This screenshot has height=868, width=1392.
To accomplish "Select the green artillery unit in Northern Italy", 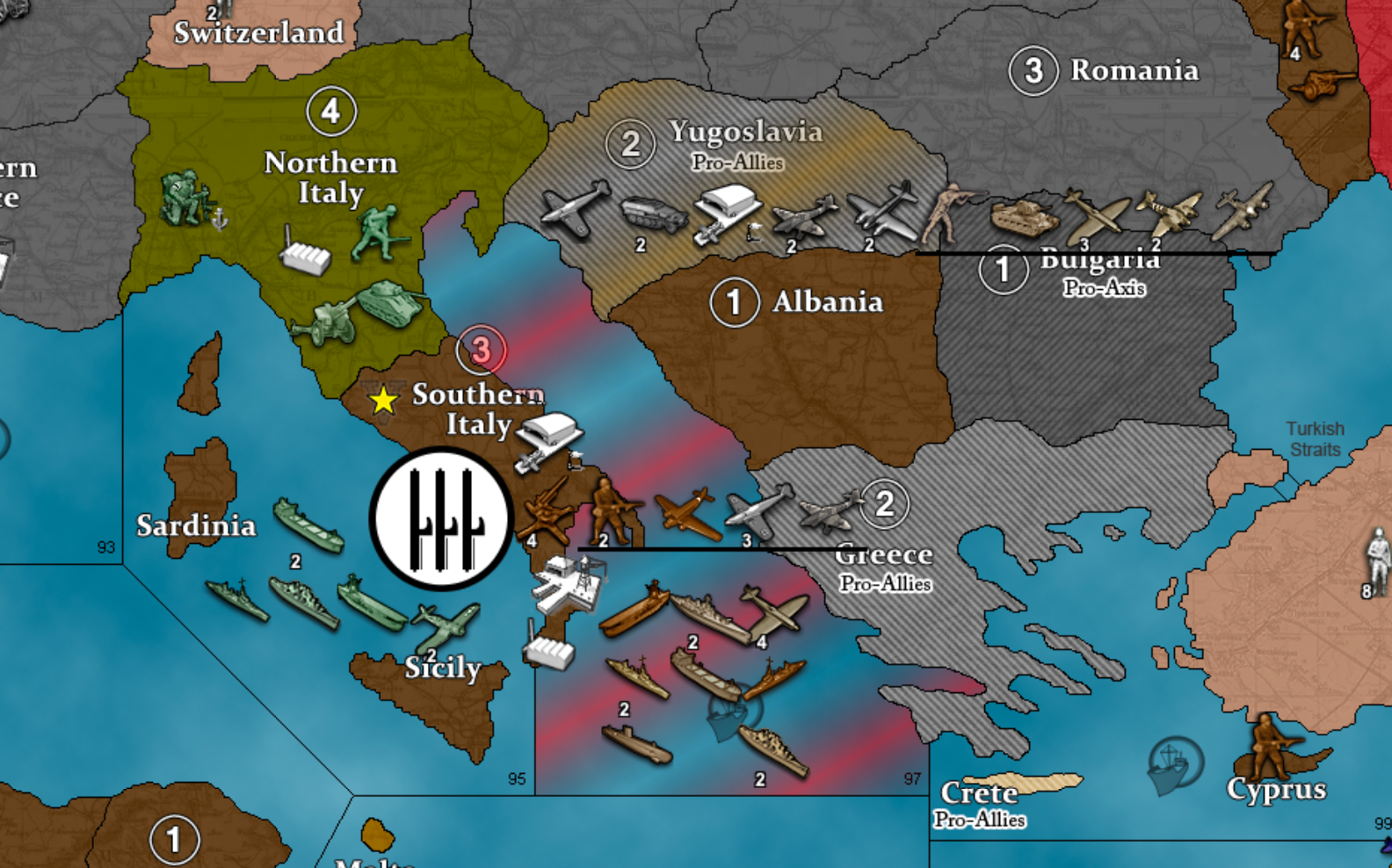I will point(327,322).
